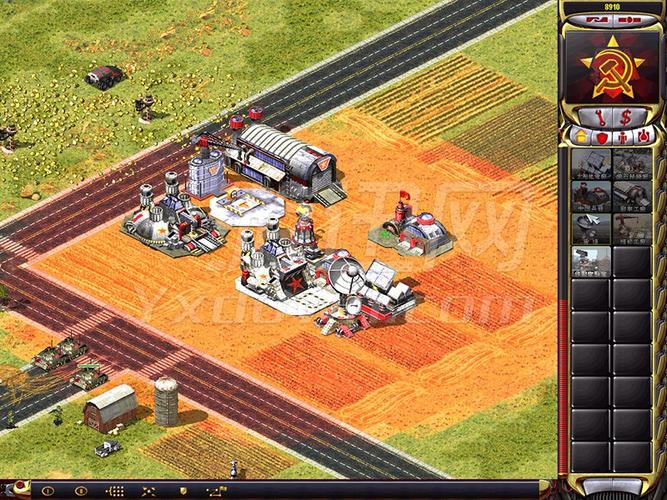The height and width of the screenshot is (500, 667).
Task: Click the Soviet hammer-and-sickle radar panel
Action: click(x=611, y=65)
